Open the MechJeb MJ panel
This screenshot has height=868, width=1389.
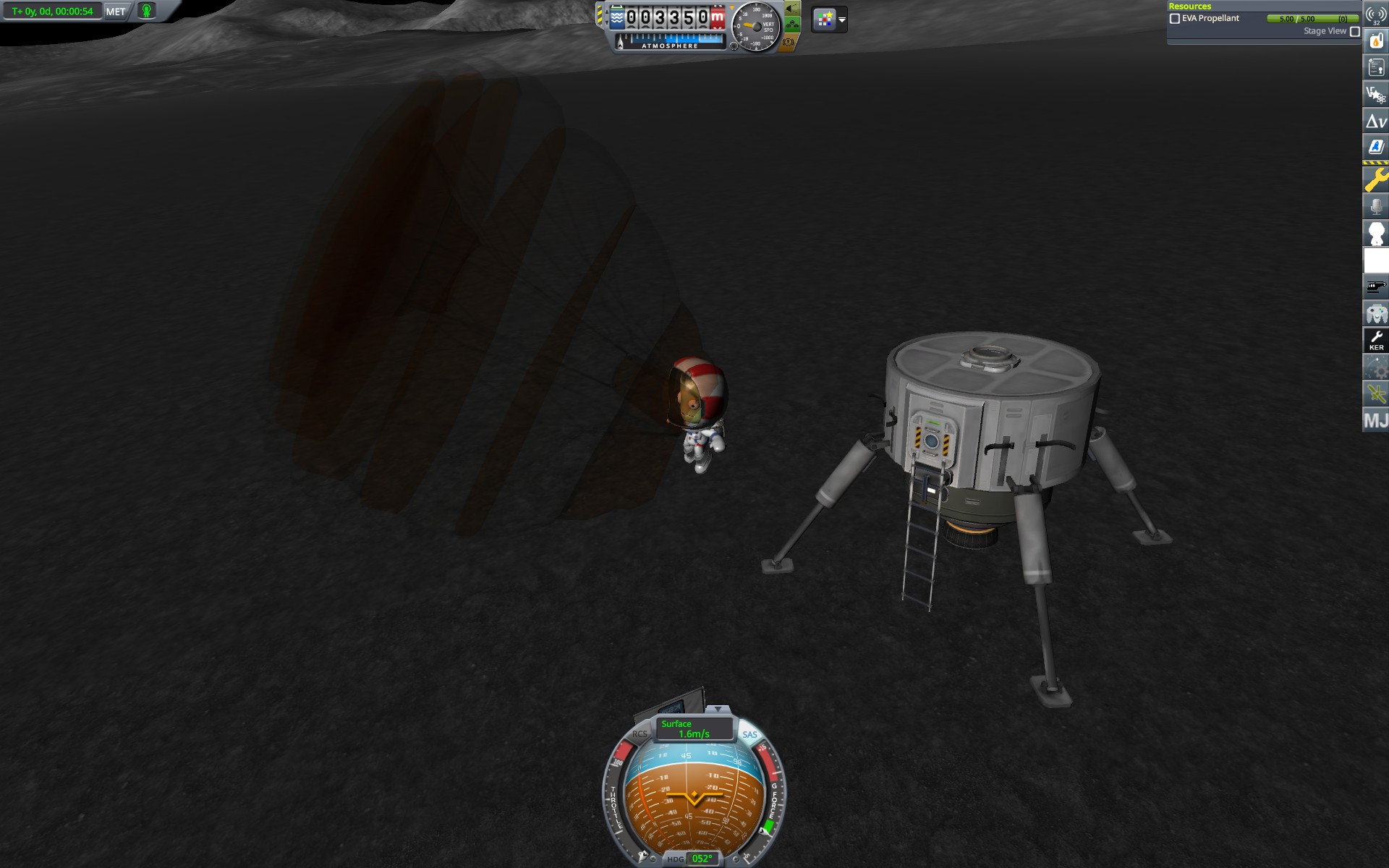point(1376,420)
